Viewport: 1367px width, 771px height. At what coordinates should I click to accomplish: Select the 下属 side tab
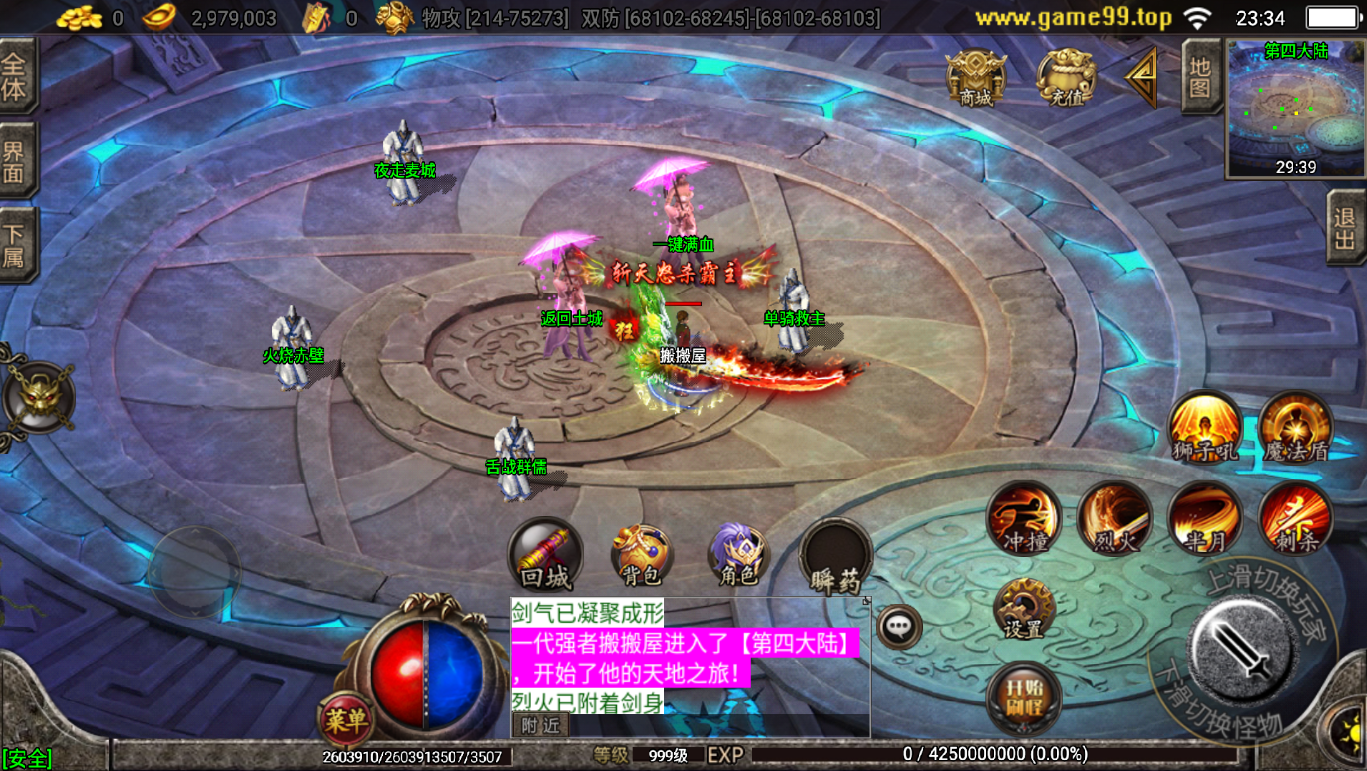(16, 246)
